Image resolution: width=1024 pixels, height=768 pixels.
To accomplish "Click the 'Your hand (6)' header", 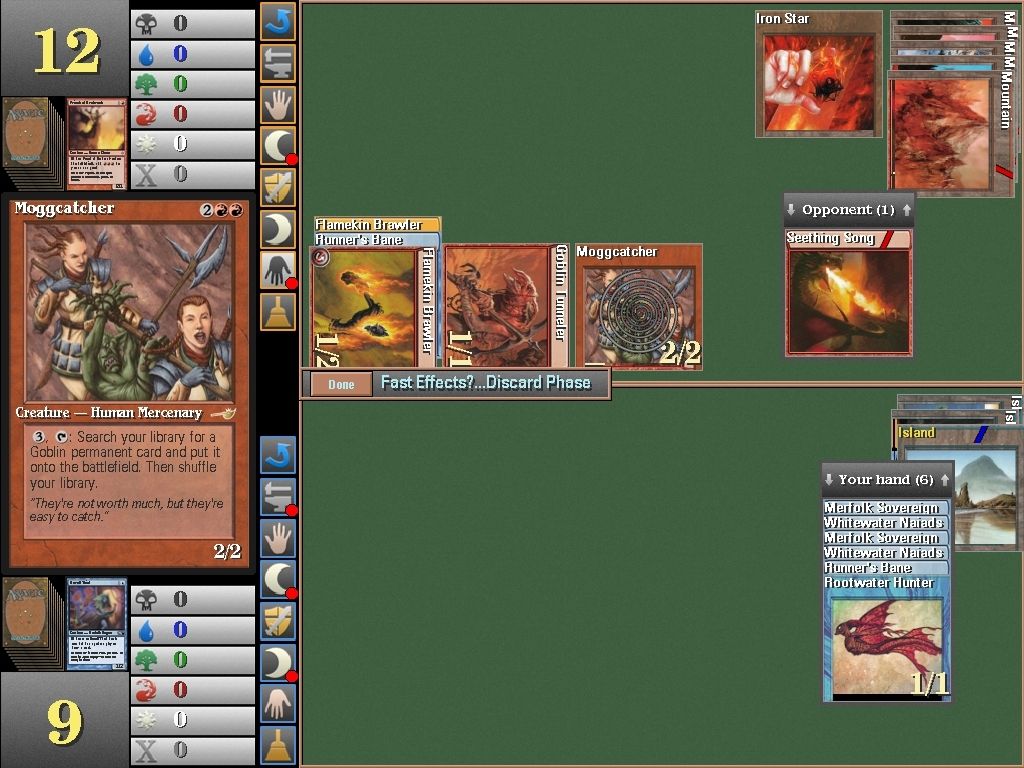I will click(x=883, y=479).
